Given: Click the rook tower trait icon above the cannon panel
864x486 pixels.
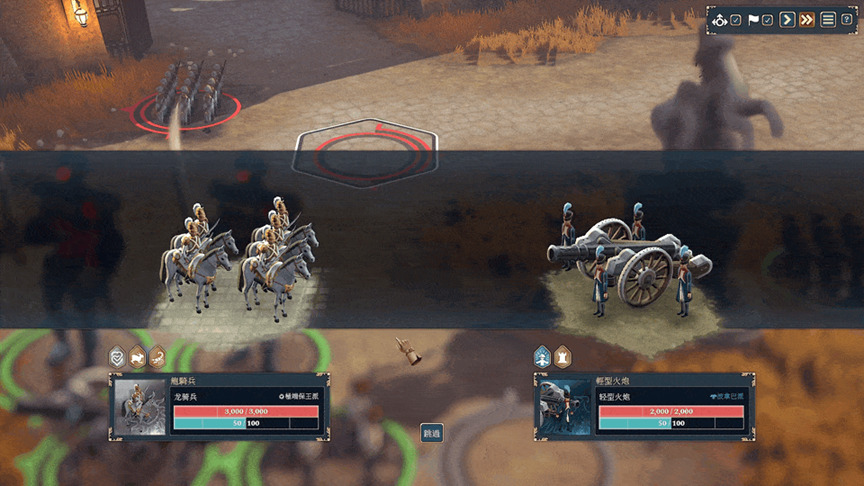Looking at the screenshot, I should 562,355.
